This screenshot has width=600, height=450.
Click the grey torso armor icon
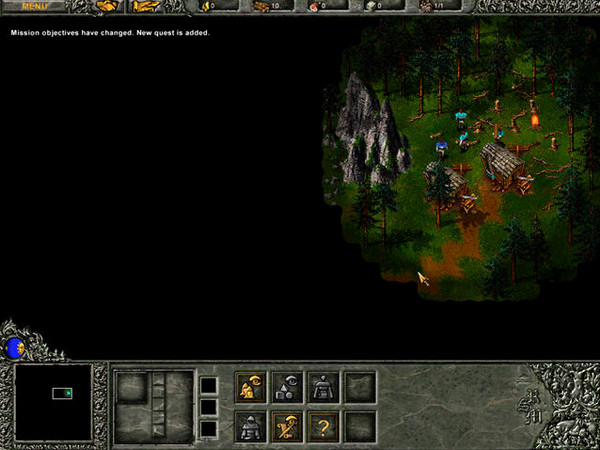pos(324,388)
